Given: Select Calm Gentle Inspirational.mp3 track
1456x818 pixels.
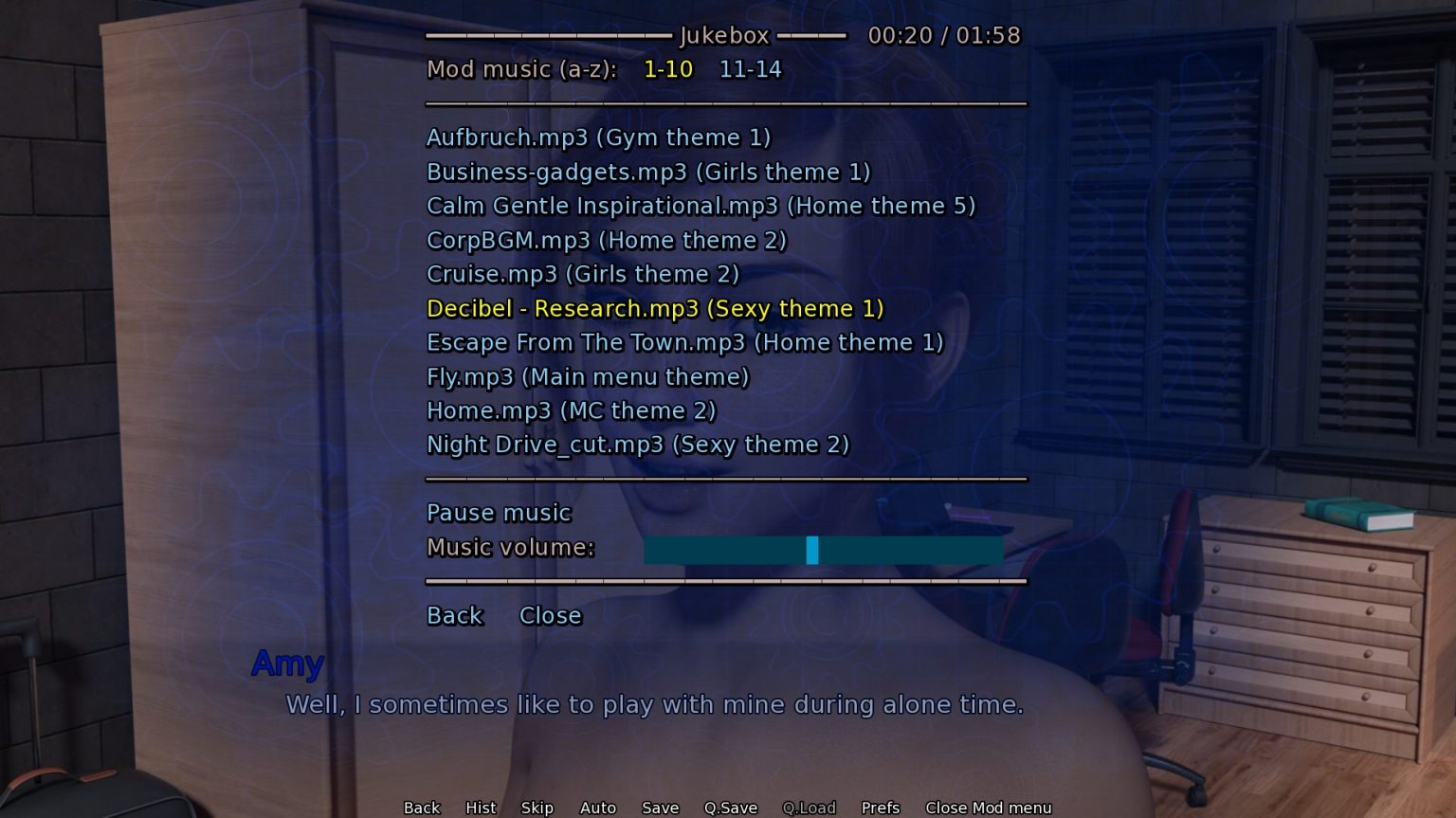Looking at the screenshot, I should (x=700, y=206).
